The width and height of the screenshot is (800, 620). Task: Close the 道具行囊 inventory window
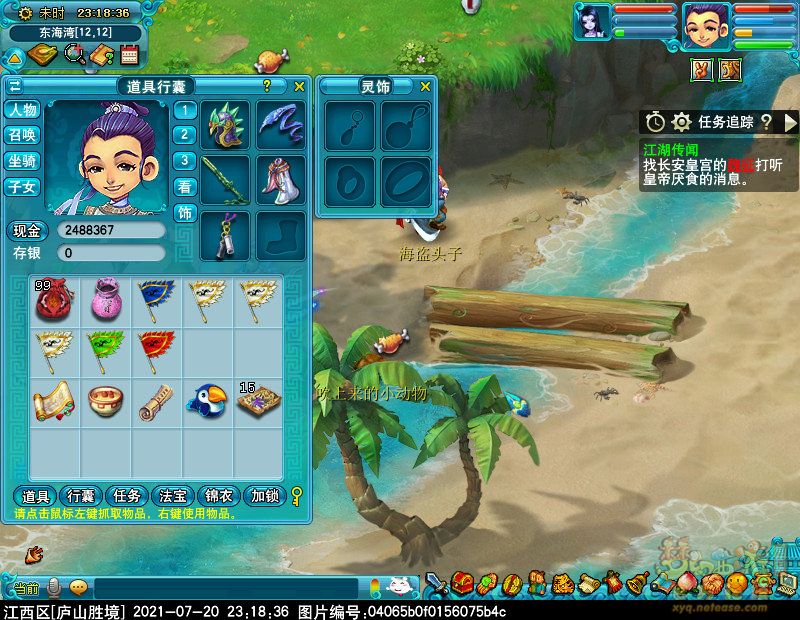pos(299,87)
